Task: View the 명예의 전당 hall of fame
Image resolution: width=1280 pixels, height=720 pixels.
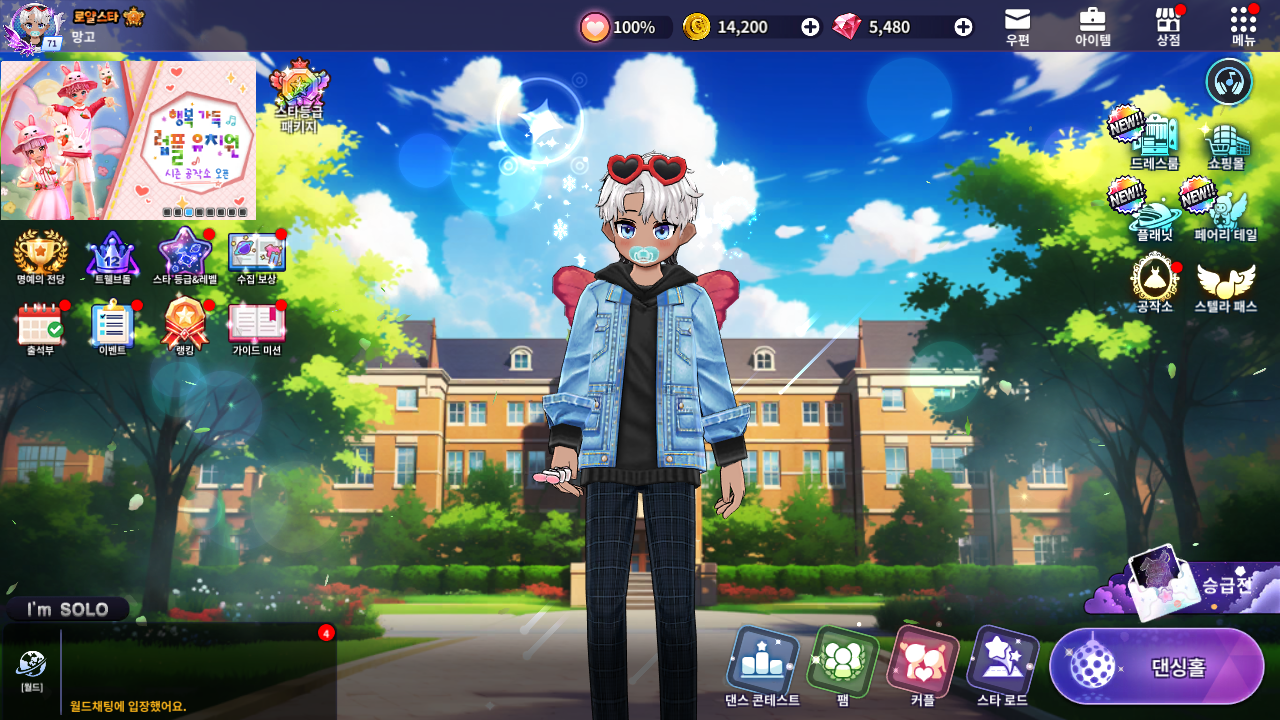Action: pos(40,255)
